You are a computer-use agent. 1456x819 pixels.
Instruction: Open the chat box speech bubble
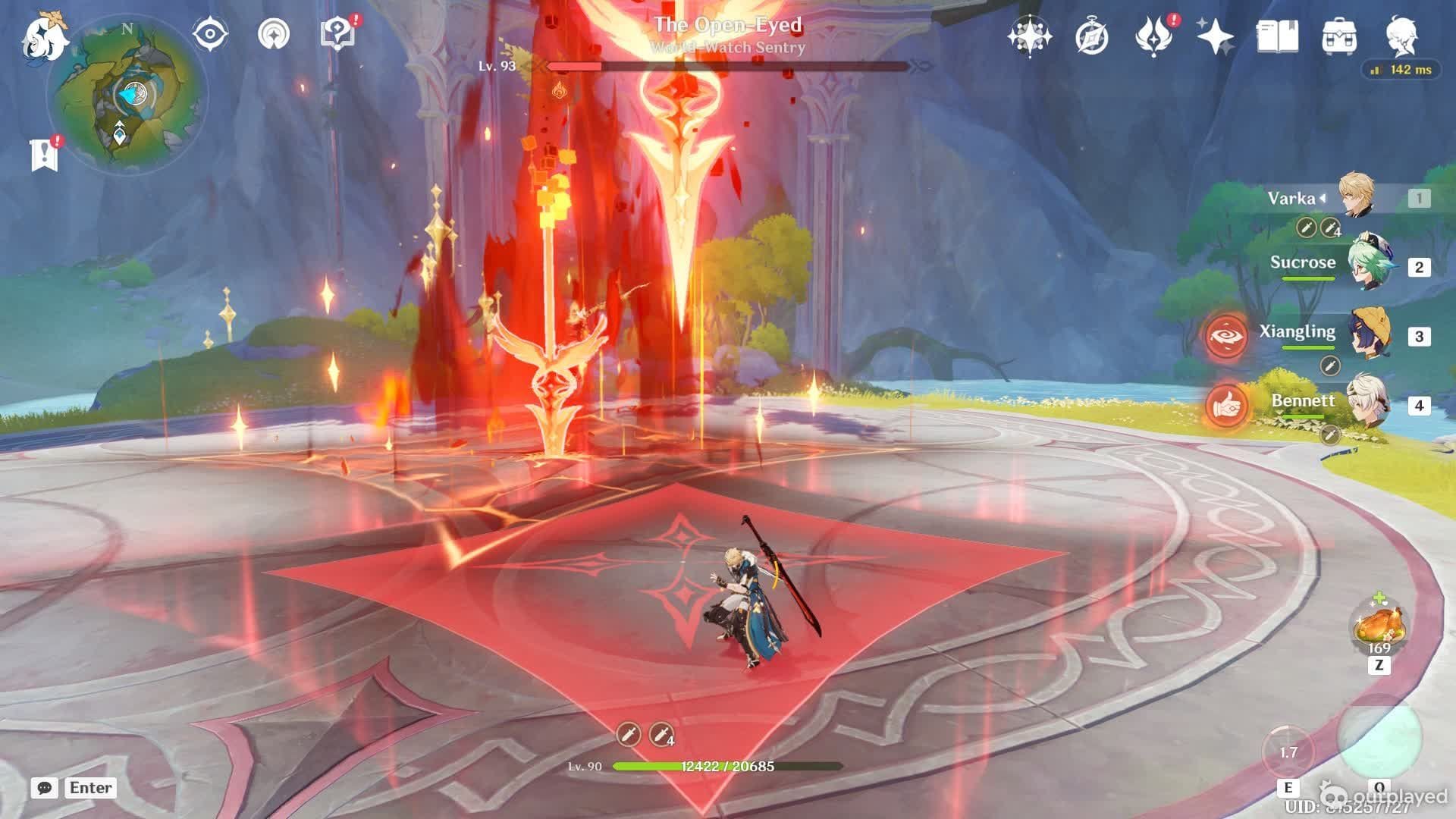click(45, 788)
